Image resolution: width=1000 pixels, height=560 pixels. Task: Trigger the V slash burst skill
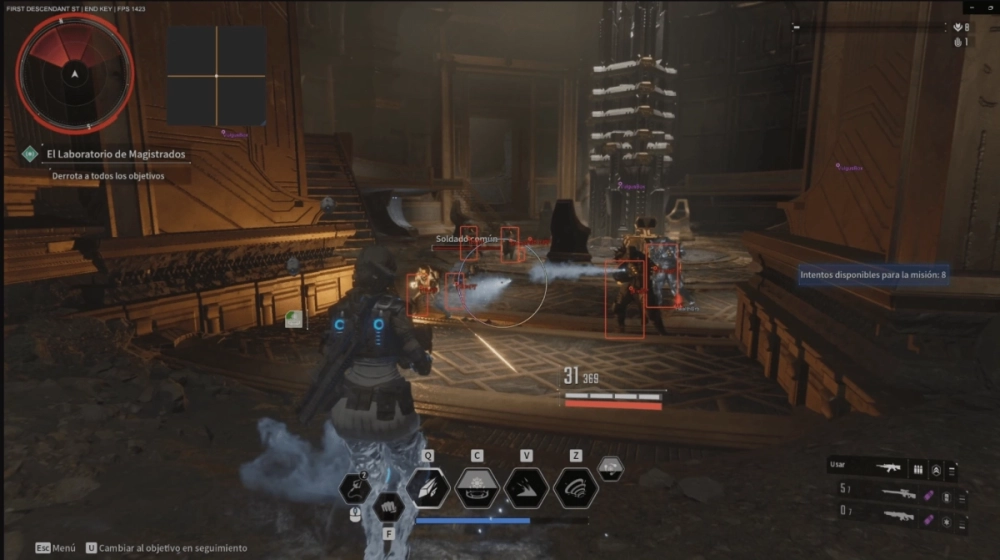pos(526,487)
